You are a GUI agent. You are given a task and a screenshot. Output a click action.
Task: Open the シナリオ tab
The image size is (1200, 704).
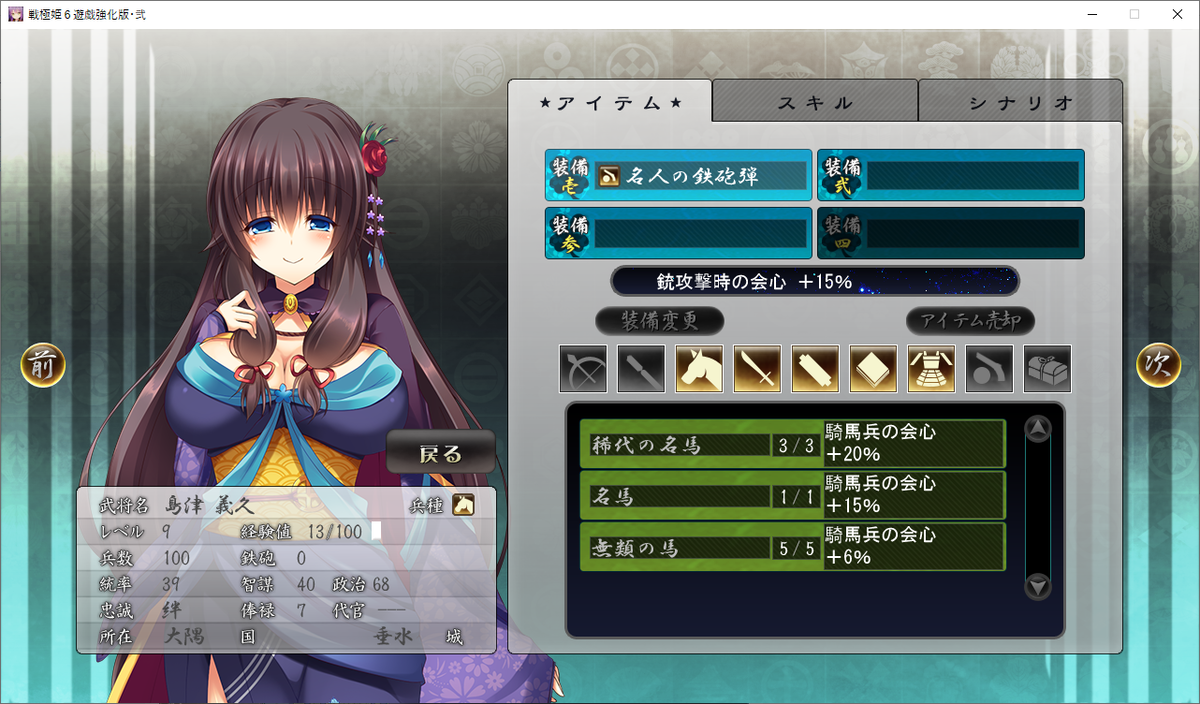point(1020,102)
